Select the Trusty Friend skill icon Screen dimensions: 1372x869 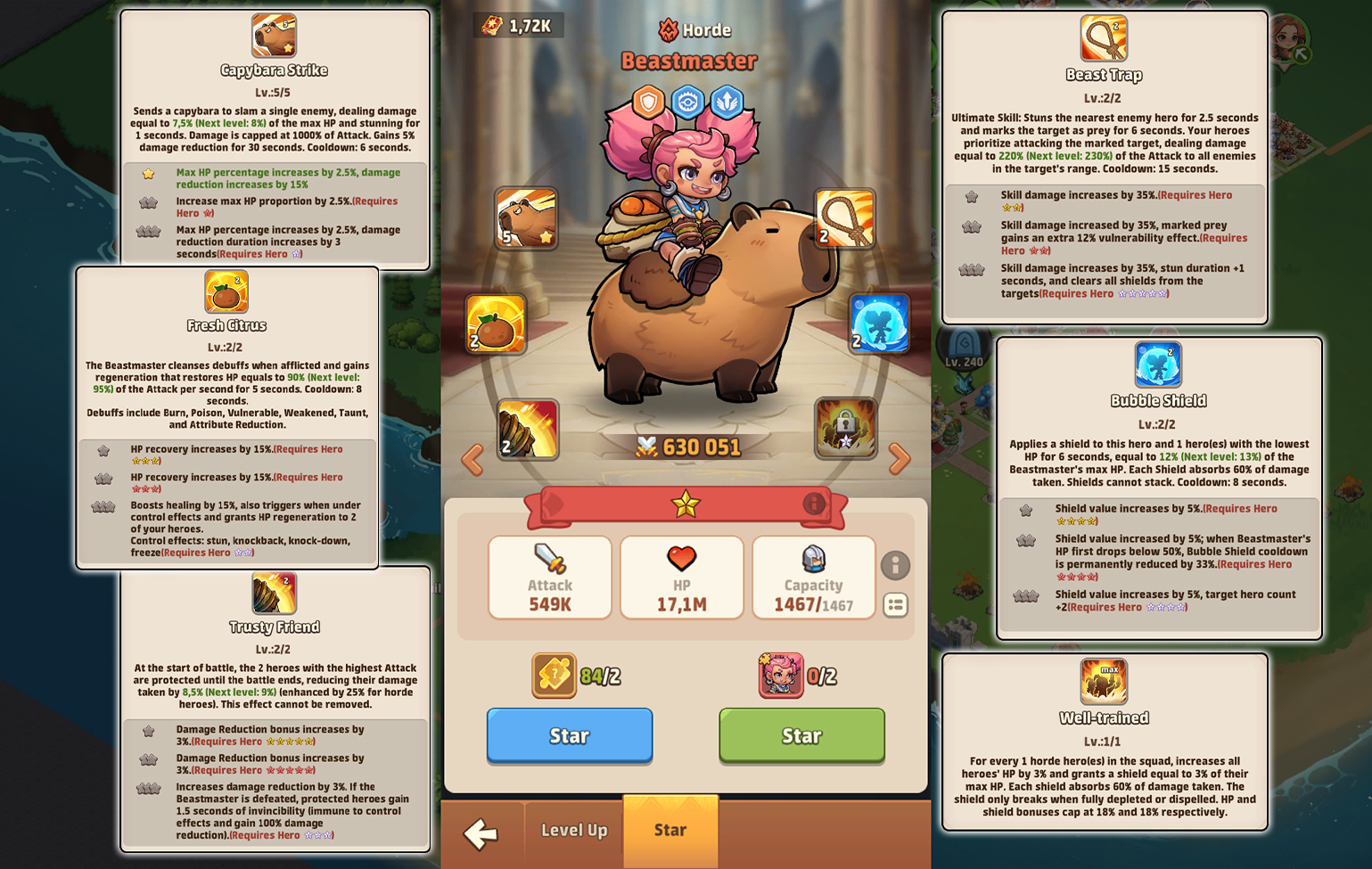tap(528, 430)
